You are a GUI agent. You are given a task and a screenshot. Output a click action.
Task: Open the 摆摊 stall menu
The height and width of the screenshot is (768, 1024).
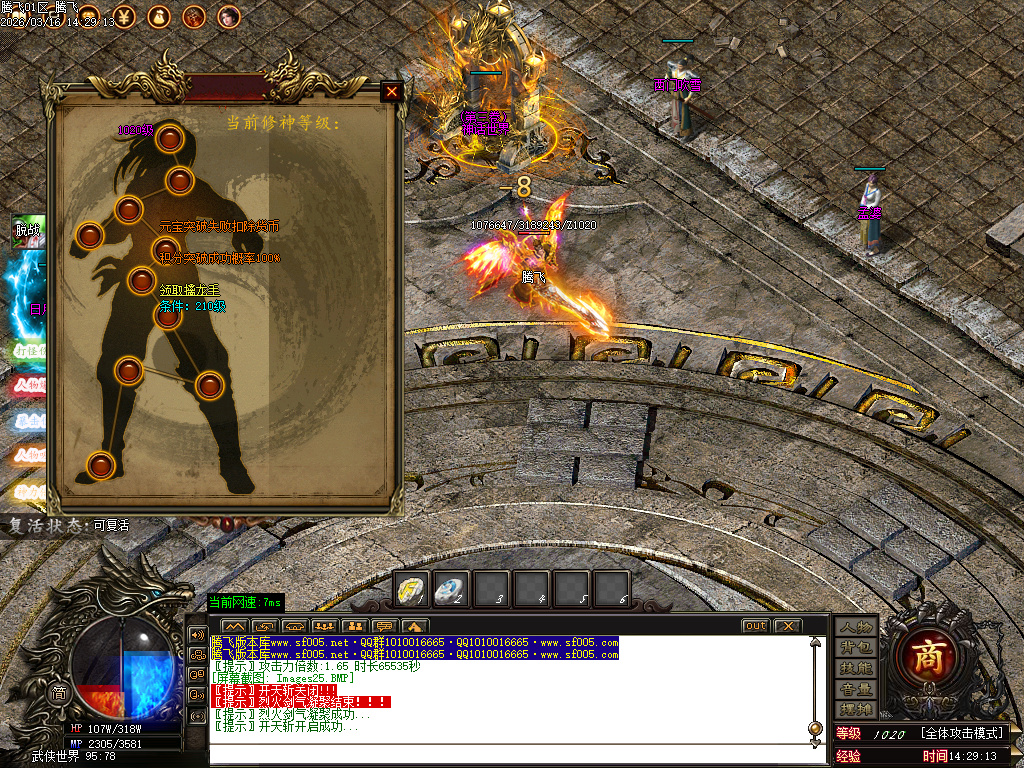click(x=856, y=709)
